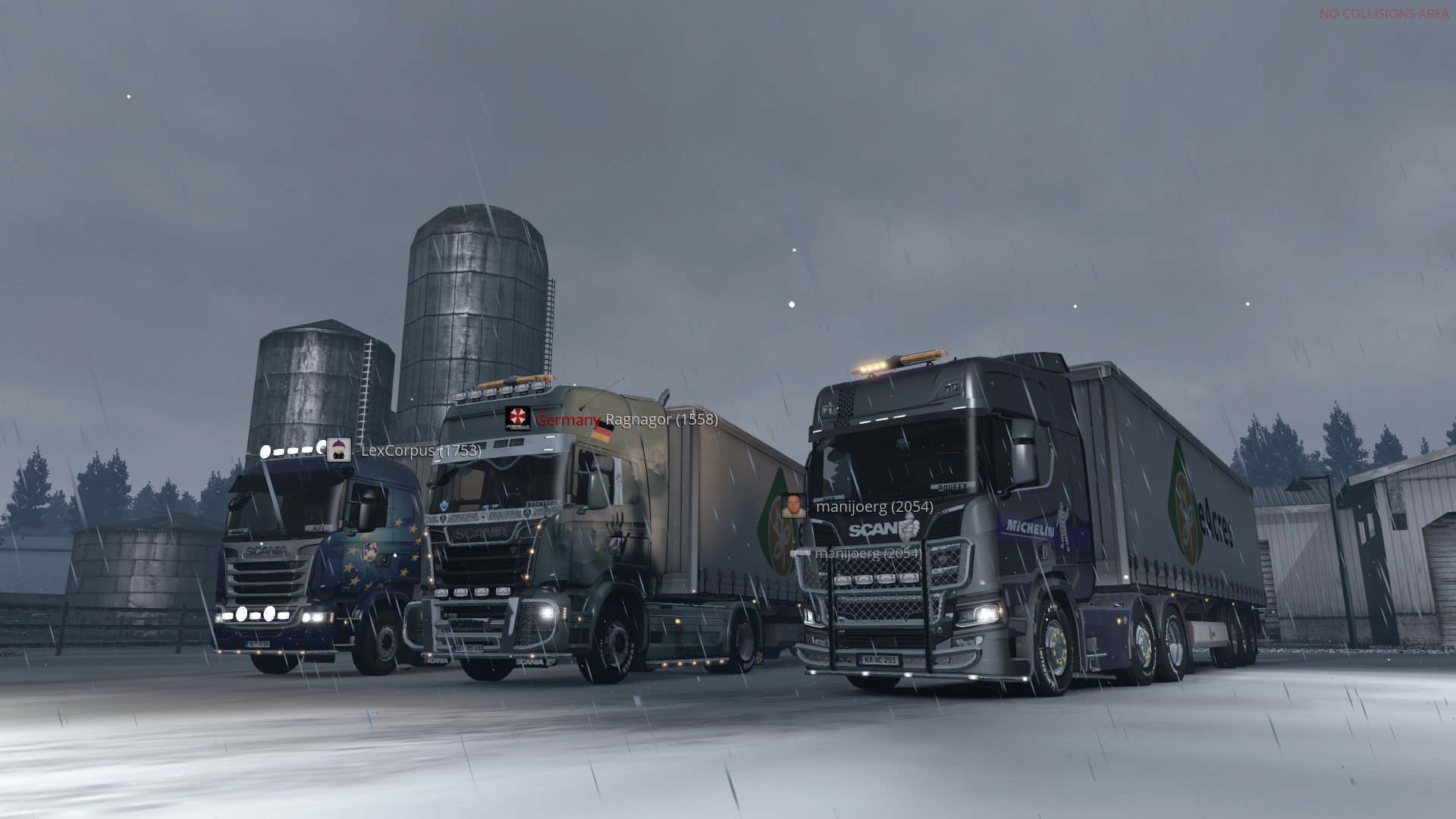This screenshot has height=819, width=1456.
Task: Click the LexCorpus (1753) name tag
Action: (421, 450)
